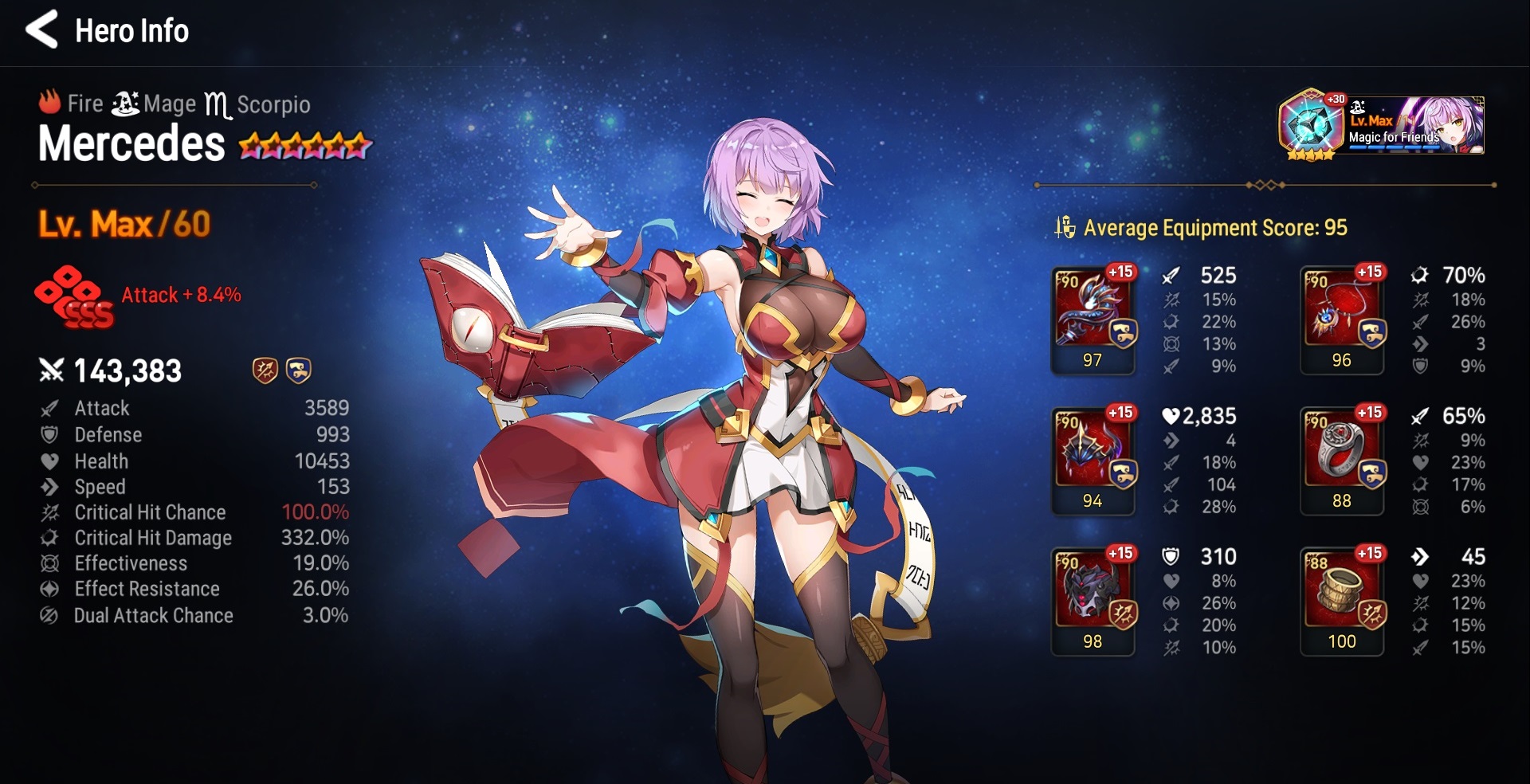Screen dimensions: 1530x784
Task: Tap the second equipment set badge near power
Action: point(298,370)
